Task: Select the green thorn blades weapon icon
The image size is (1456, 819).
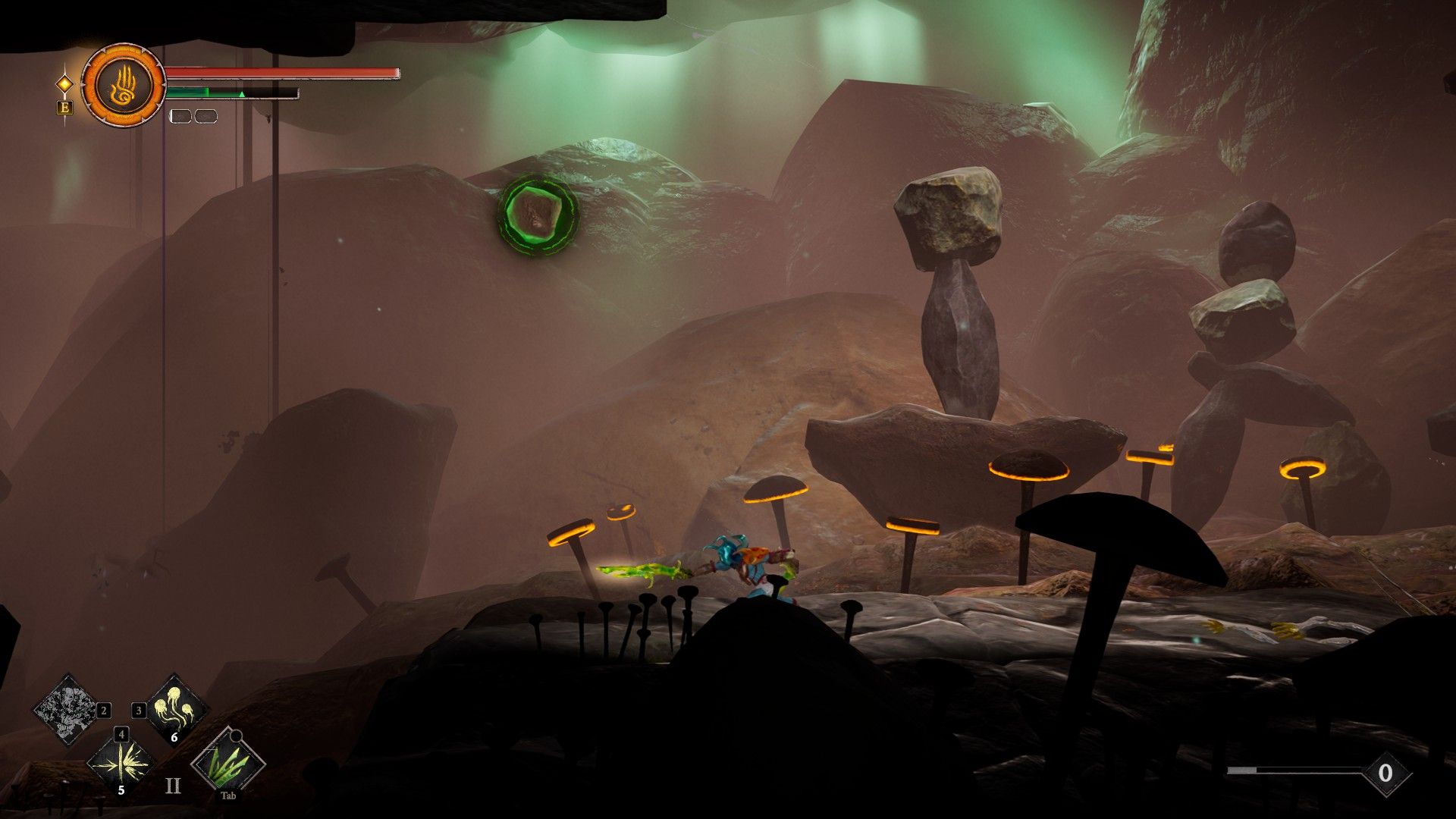Action: tap(227, 762)
